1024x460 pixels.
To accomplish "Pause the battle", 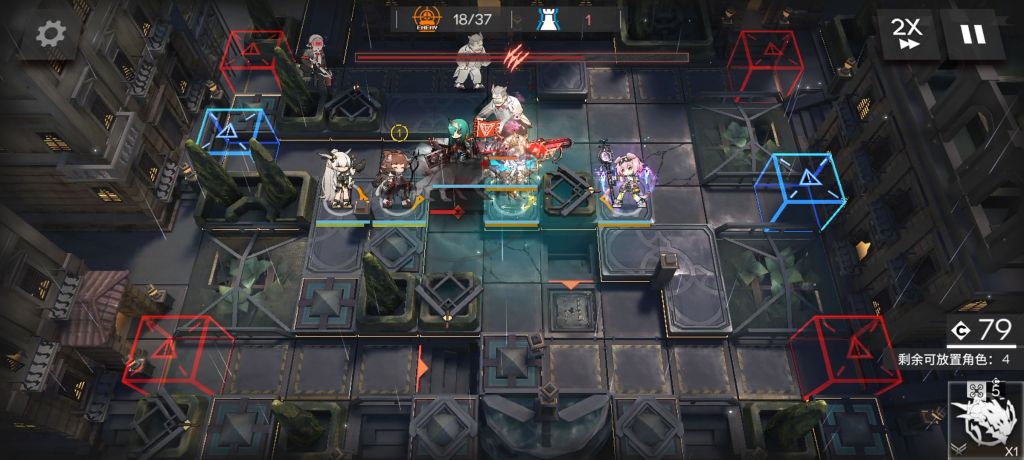I will coord(971,34).
